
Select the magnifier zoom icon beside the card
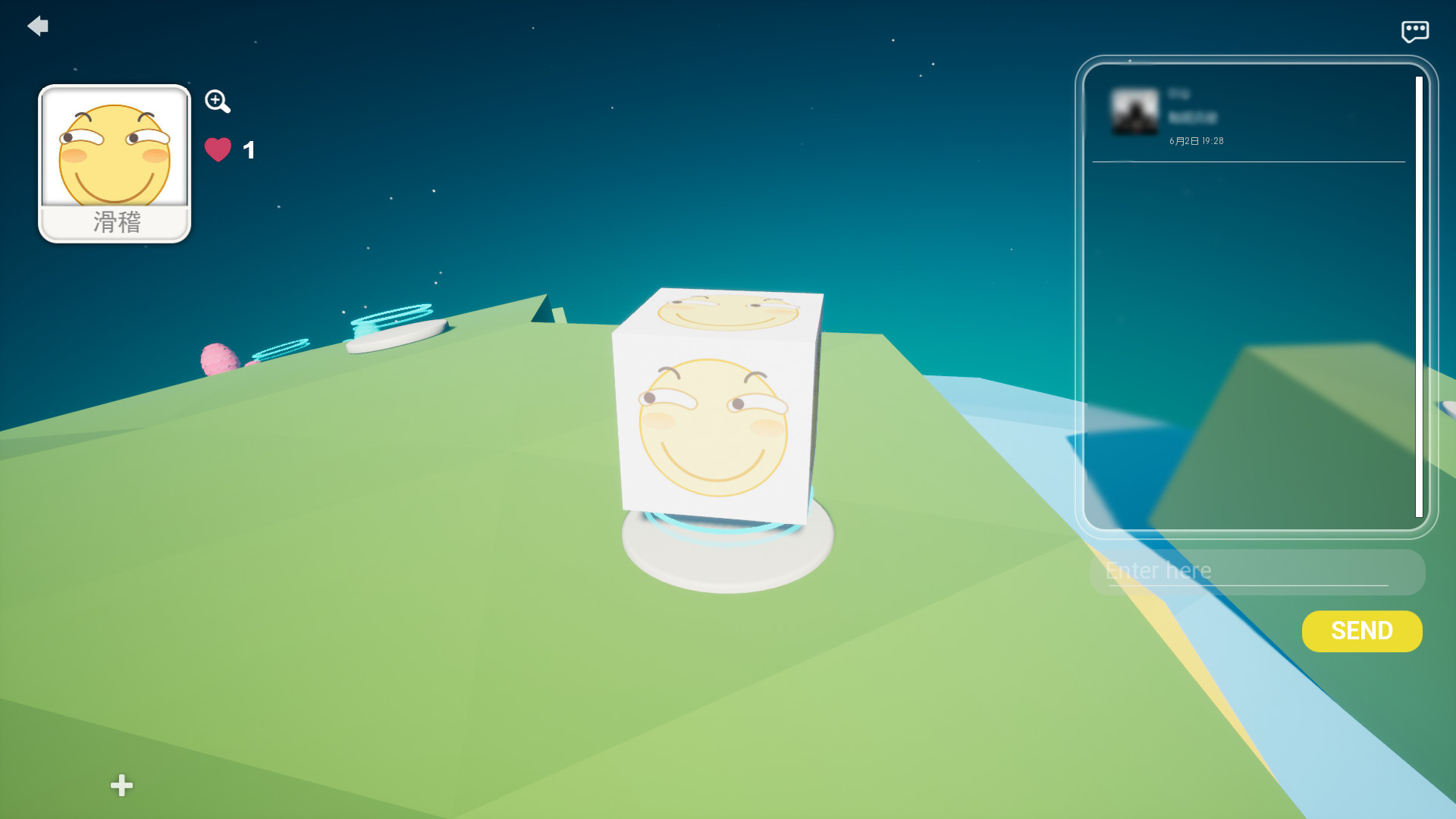click(218, 102)
